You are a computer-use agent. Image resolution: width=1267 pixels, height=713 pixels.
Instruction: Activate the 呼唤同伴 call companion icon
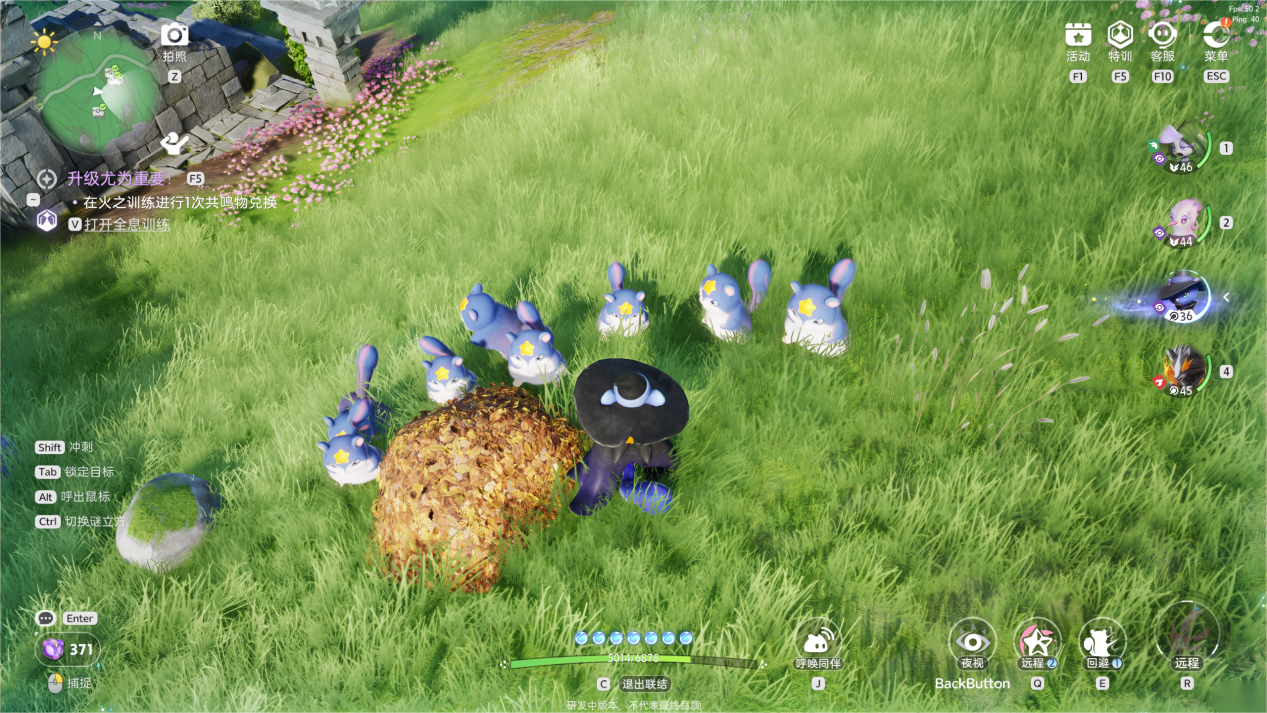point(817,641)
